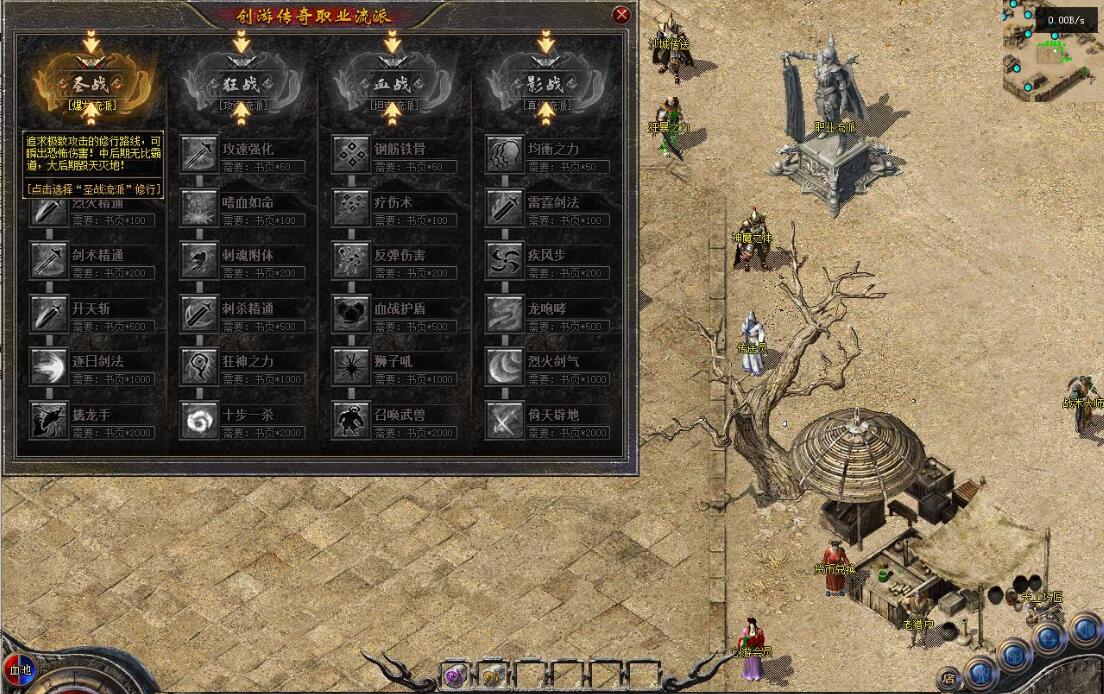
Task: Select the 钢筋铁骨 skill
Action: click(x=352, y=154)
